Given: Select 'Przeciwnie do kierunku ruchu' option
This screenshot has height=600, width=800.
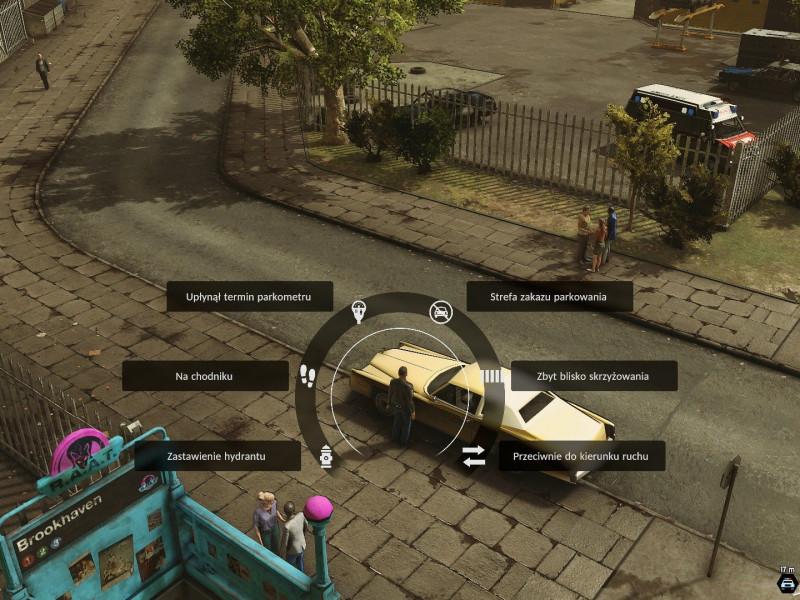Looking at the screenshot, I should click(x=582, y=456).
